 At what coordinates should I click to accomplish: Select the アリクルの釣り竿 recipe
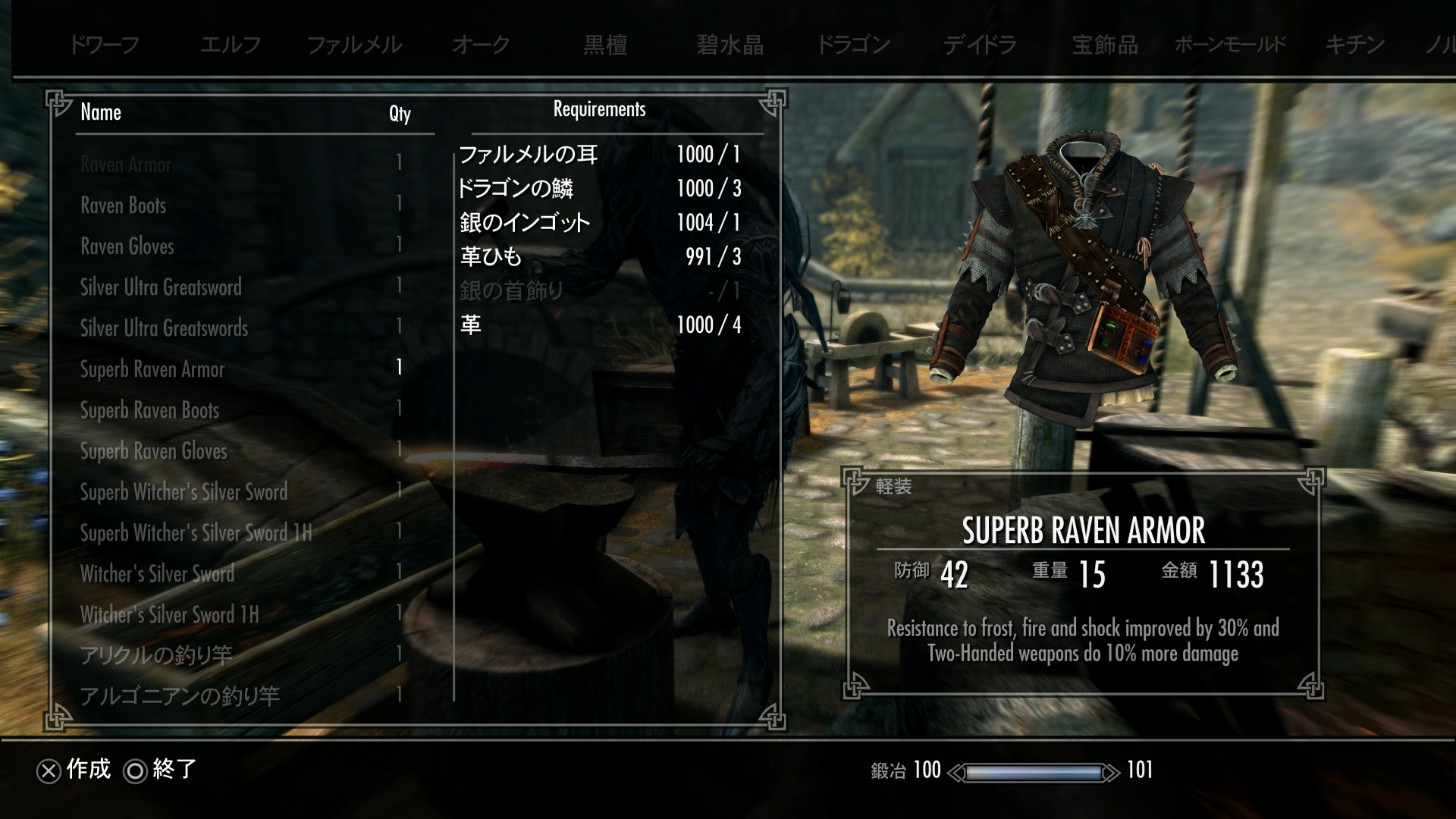point(156,655)
